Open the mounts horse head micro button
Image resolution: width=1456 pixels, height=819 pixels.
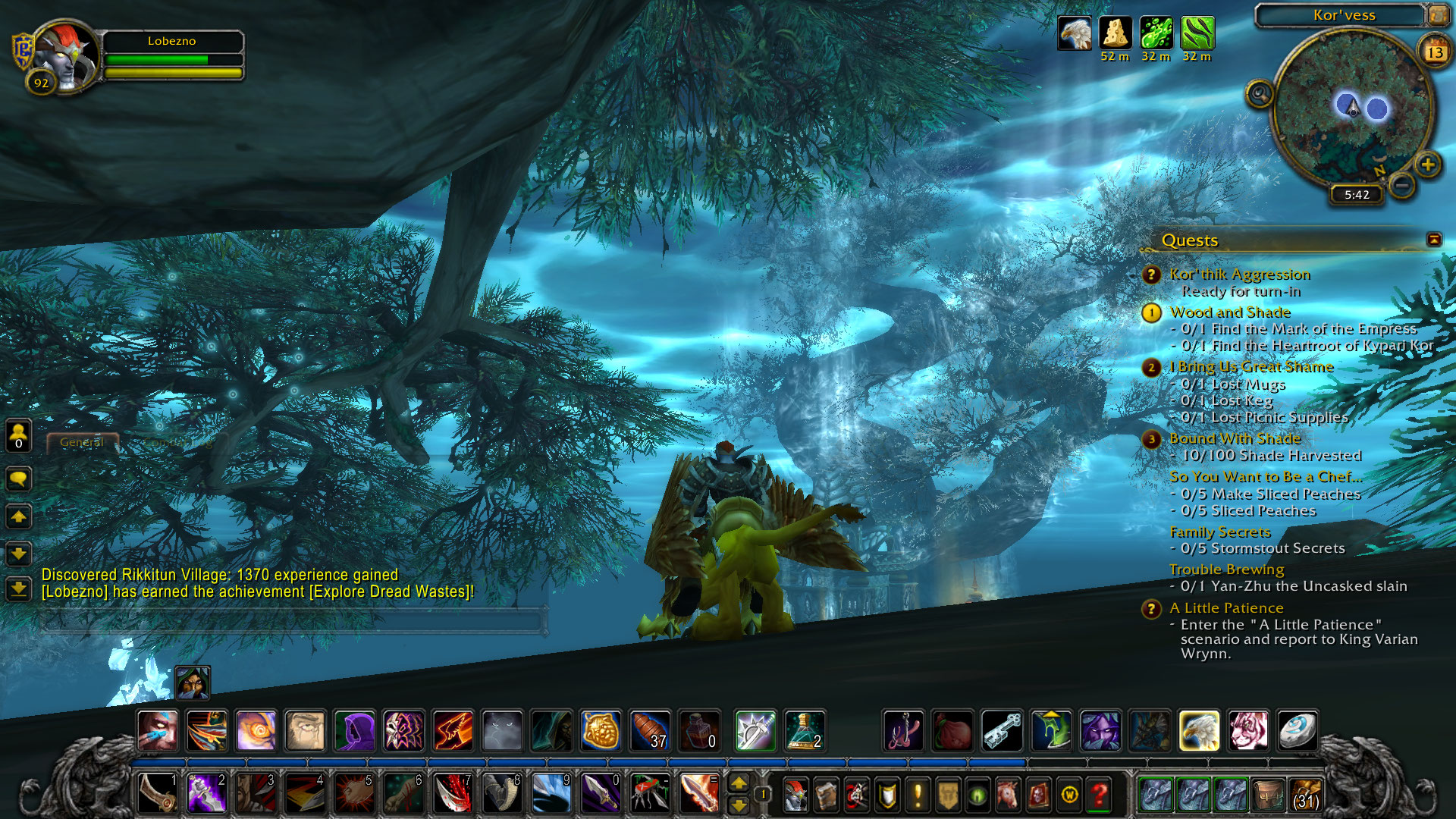coord(1008,795)
